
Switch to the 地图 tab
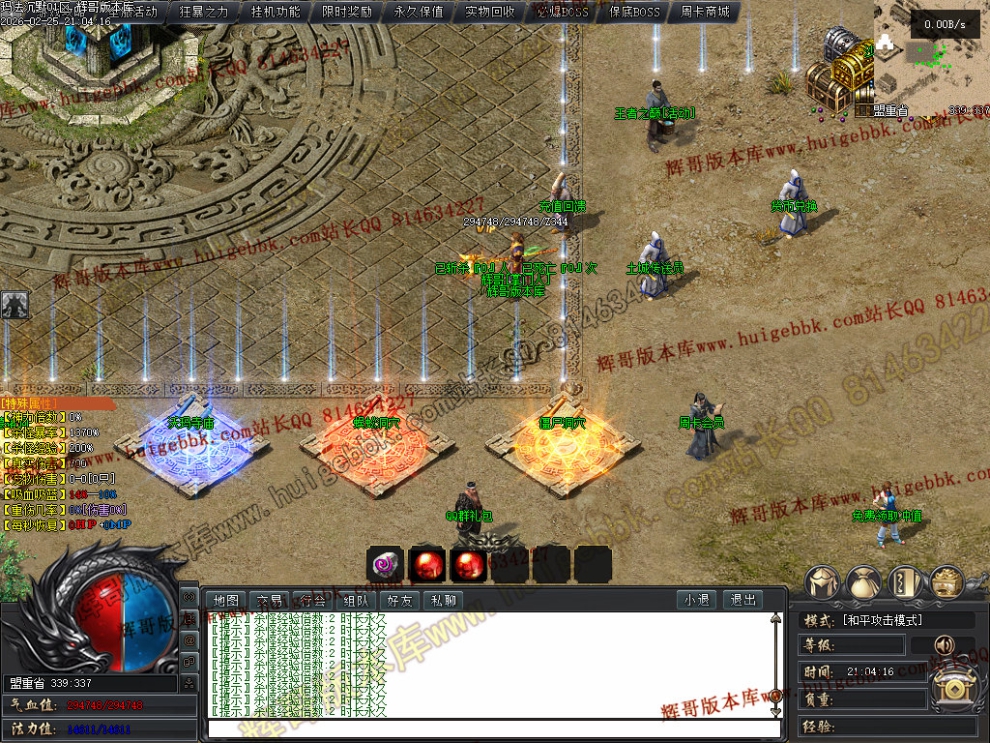click(227, 601)
